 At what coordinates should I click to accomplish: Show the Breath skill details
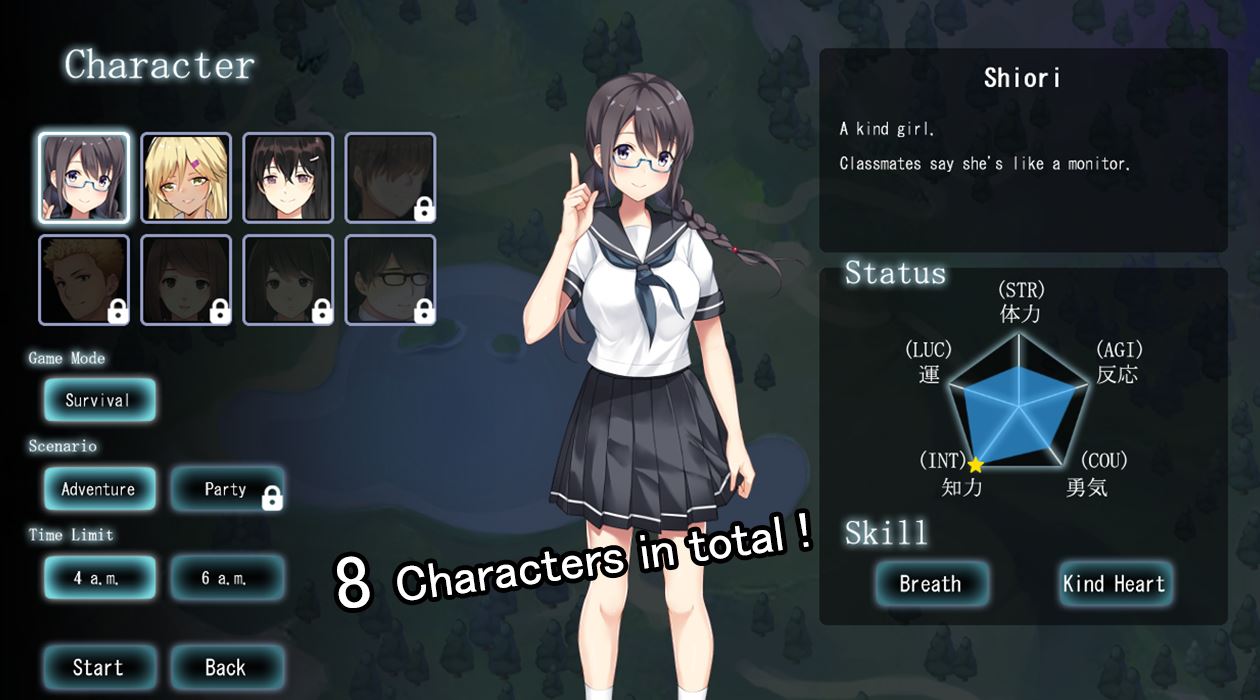[931, 584]
